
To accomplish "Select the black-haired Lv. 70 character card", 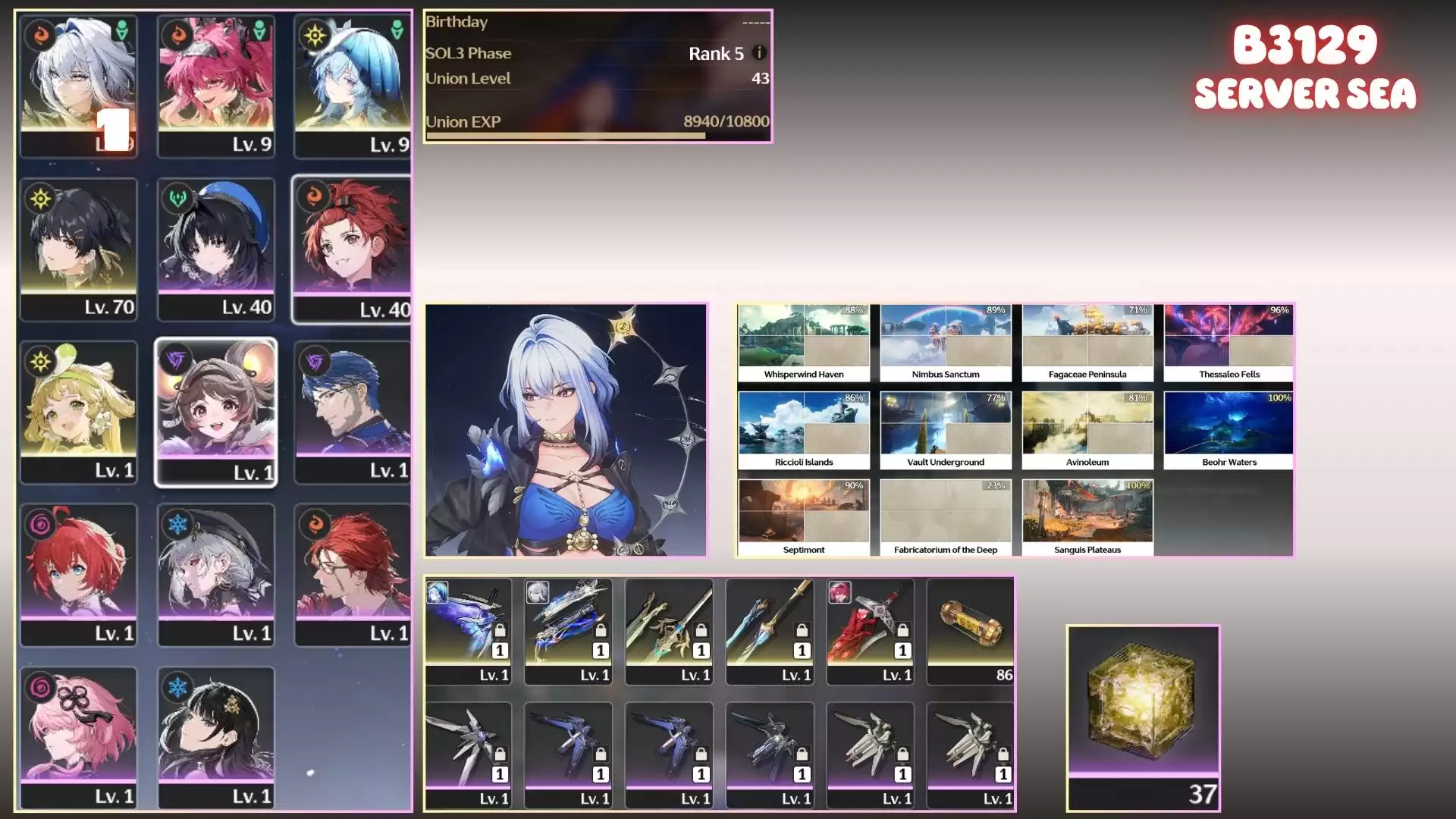I will click(79, 249).
